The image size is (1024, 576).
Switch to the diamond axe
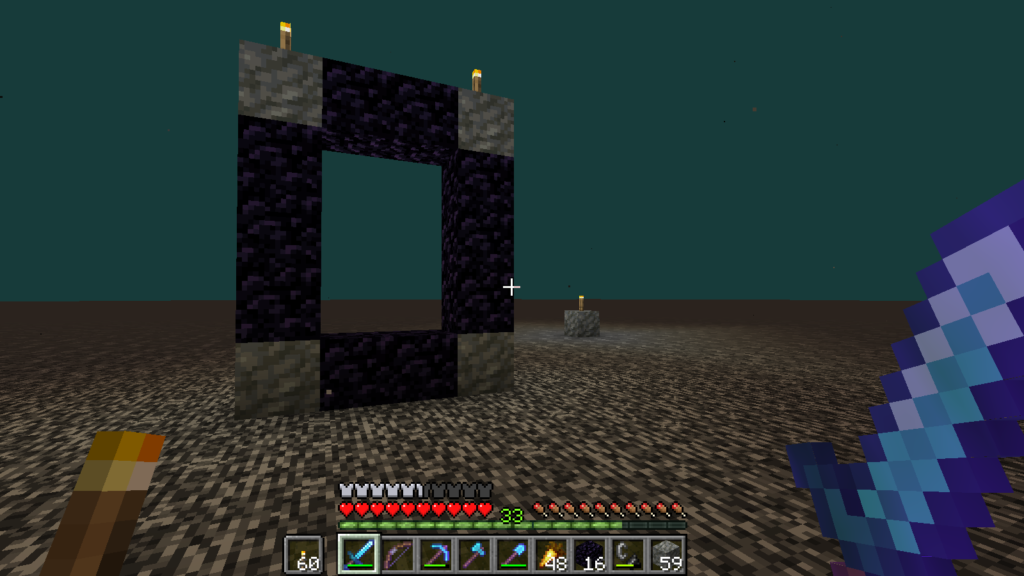[x=474, y=553]
